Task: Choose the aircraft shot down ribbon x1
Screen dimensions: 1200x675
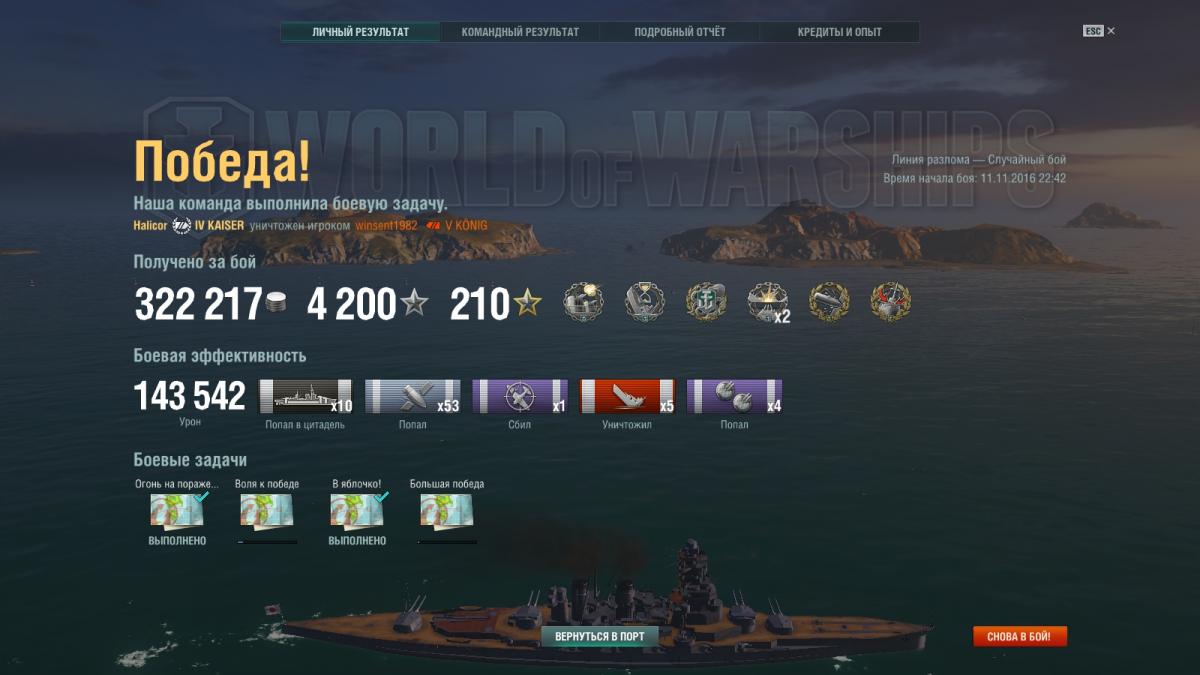Action: (519, 396)
